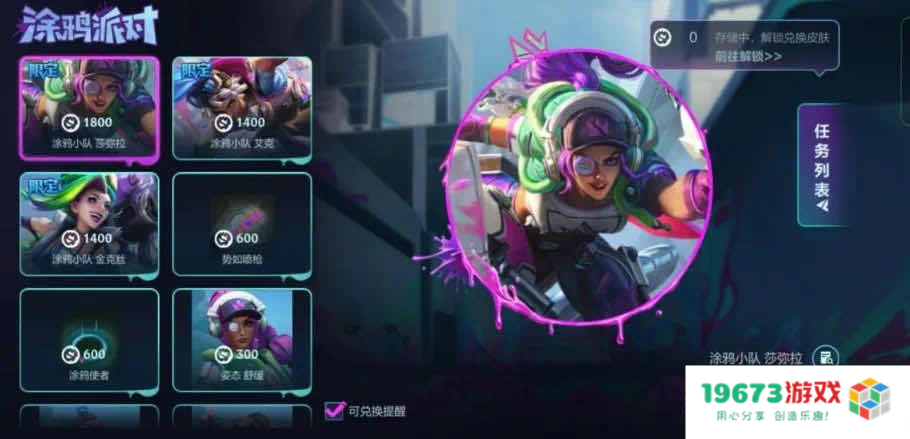Choose the 涂鸦使者 600-token reward
Viewport: 910px width, 439px height.
[89, 340]
